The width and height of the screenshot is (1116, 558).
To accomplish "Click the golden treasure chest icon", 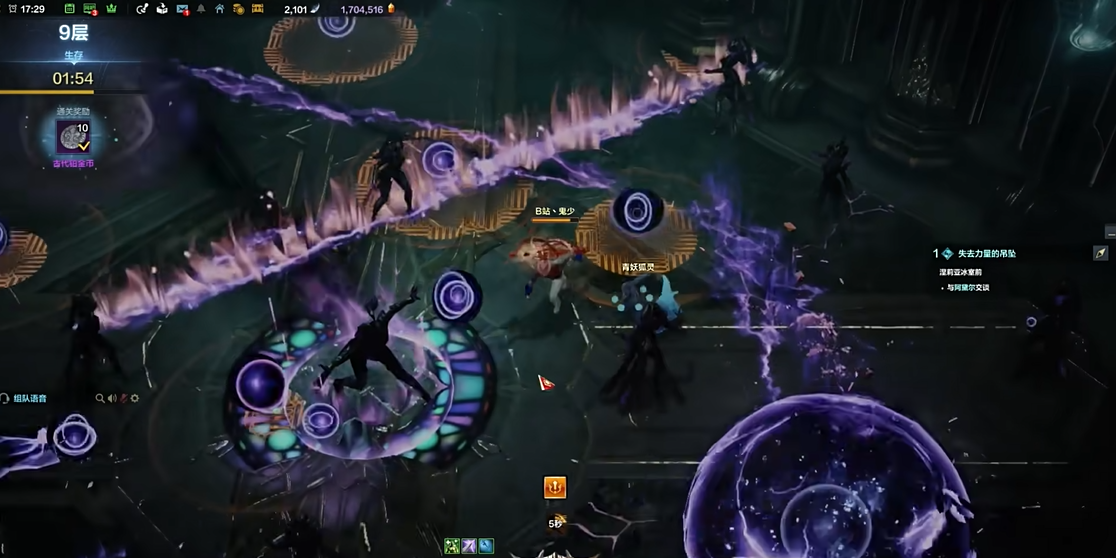I will pyautogui.click(x=258, y=9).
